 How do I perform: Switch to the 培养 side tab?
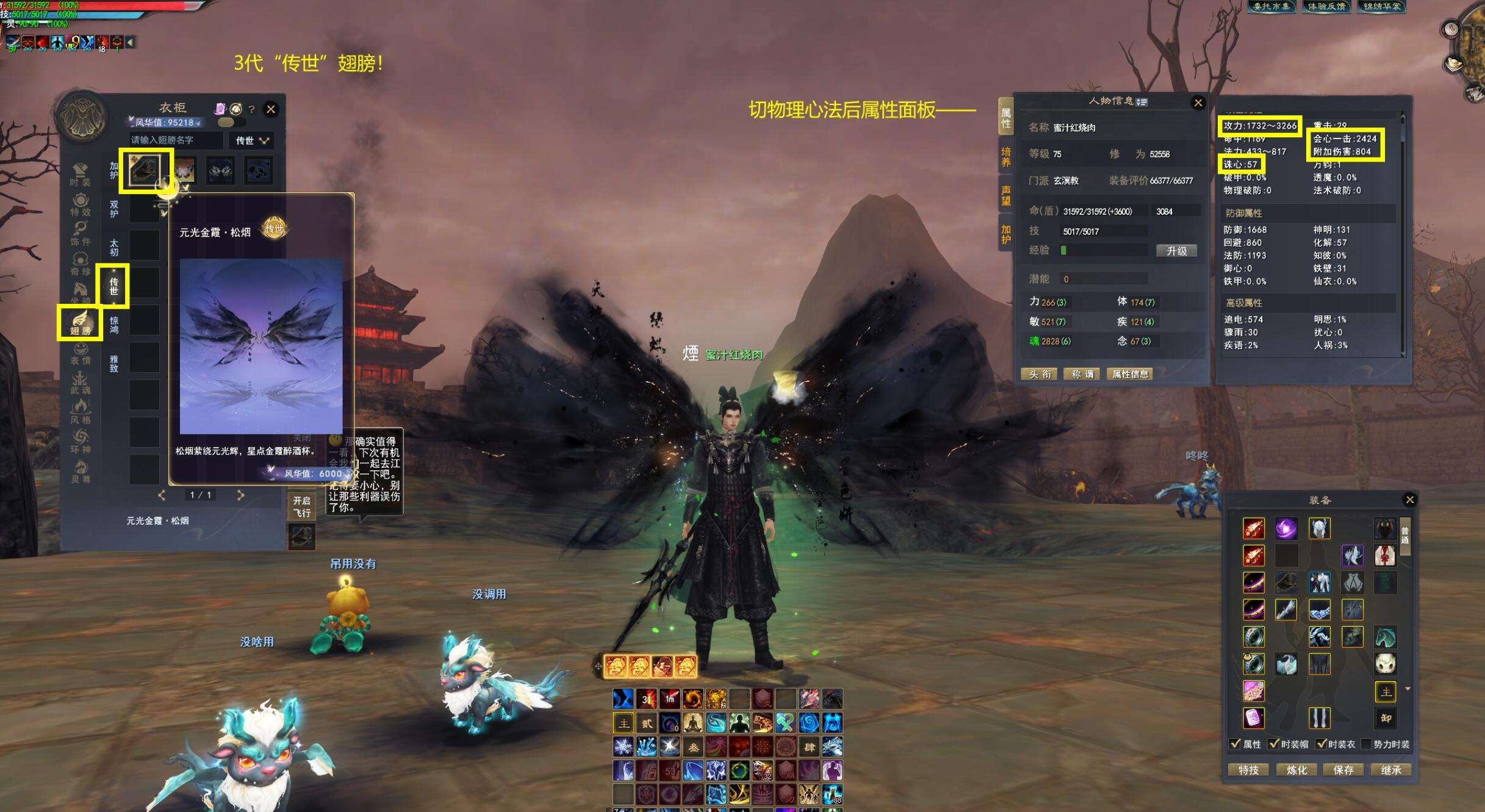(x=1005, y=156)
